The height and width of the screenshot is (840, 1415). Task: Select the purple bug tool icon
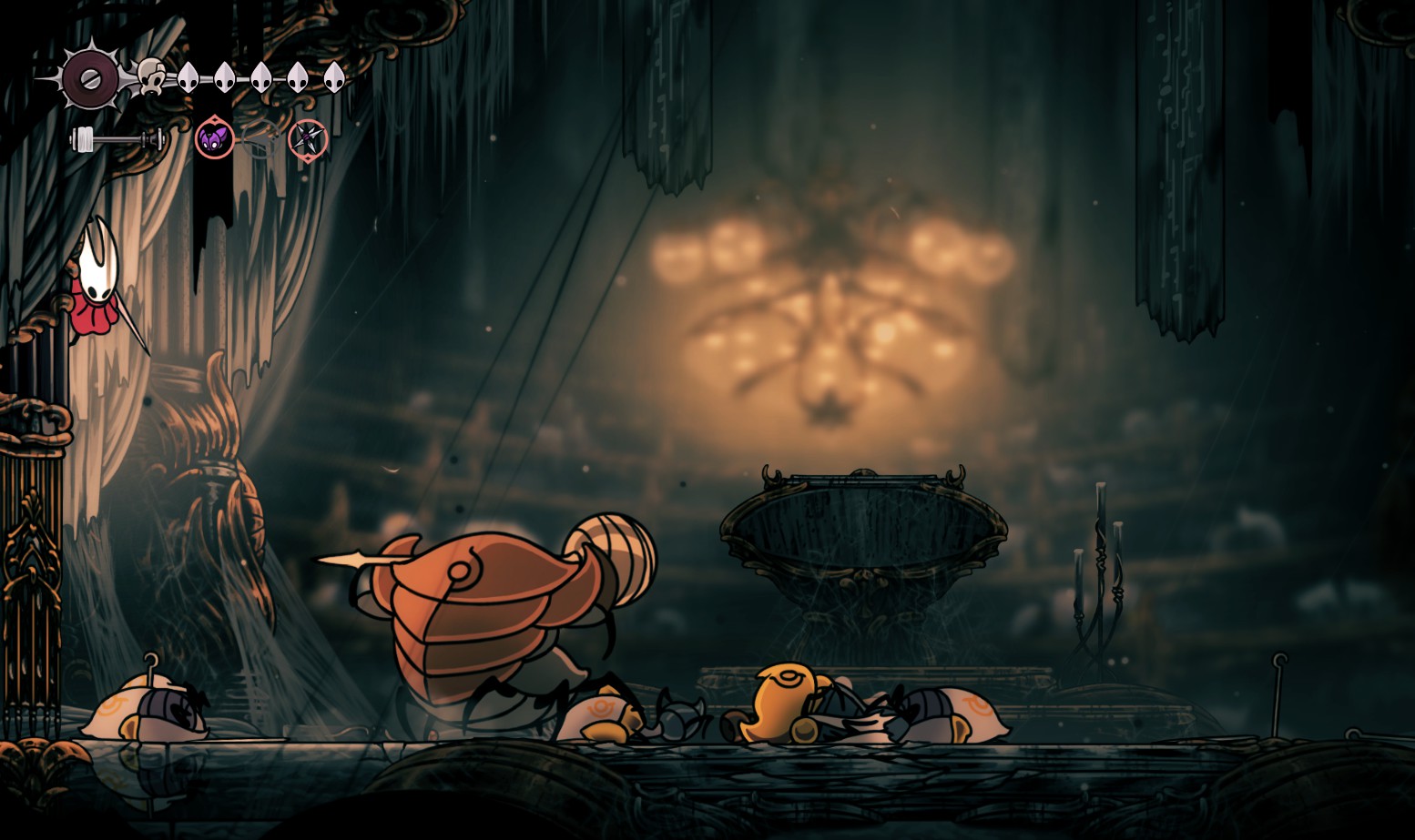tap(215, 139)
